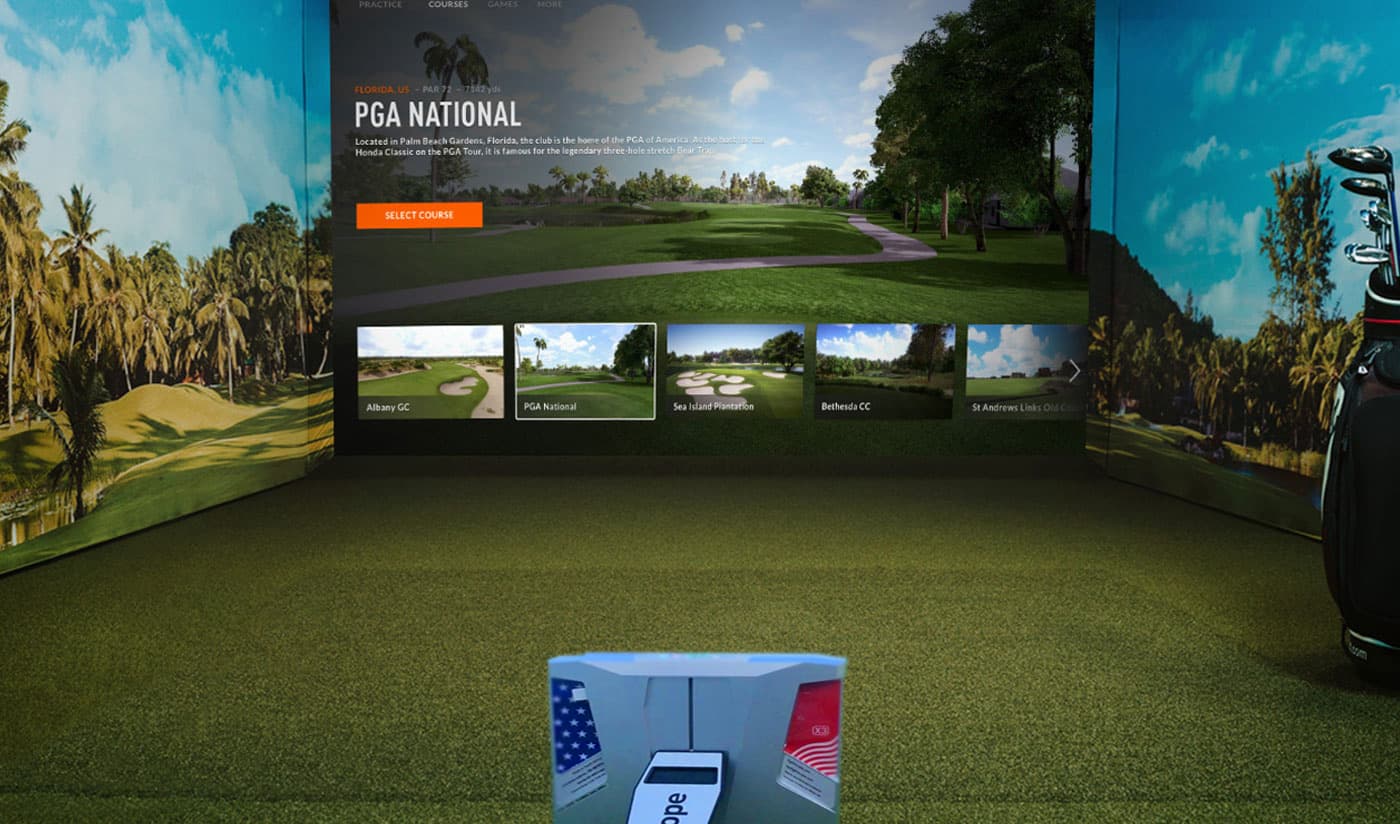Click the FLORIDA, US location label
This screenshot has width=1400, height=824.
(381, 88)
